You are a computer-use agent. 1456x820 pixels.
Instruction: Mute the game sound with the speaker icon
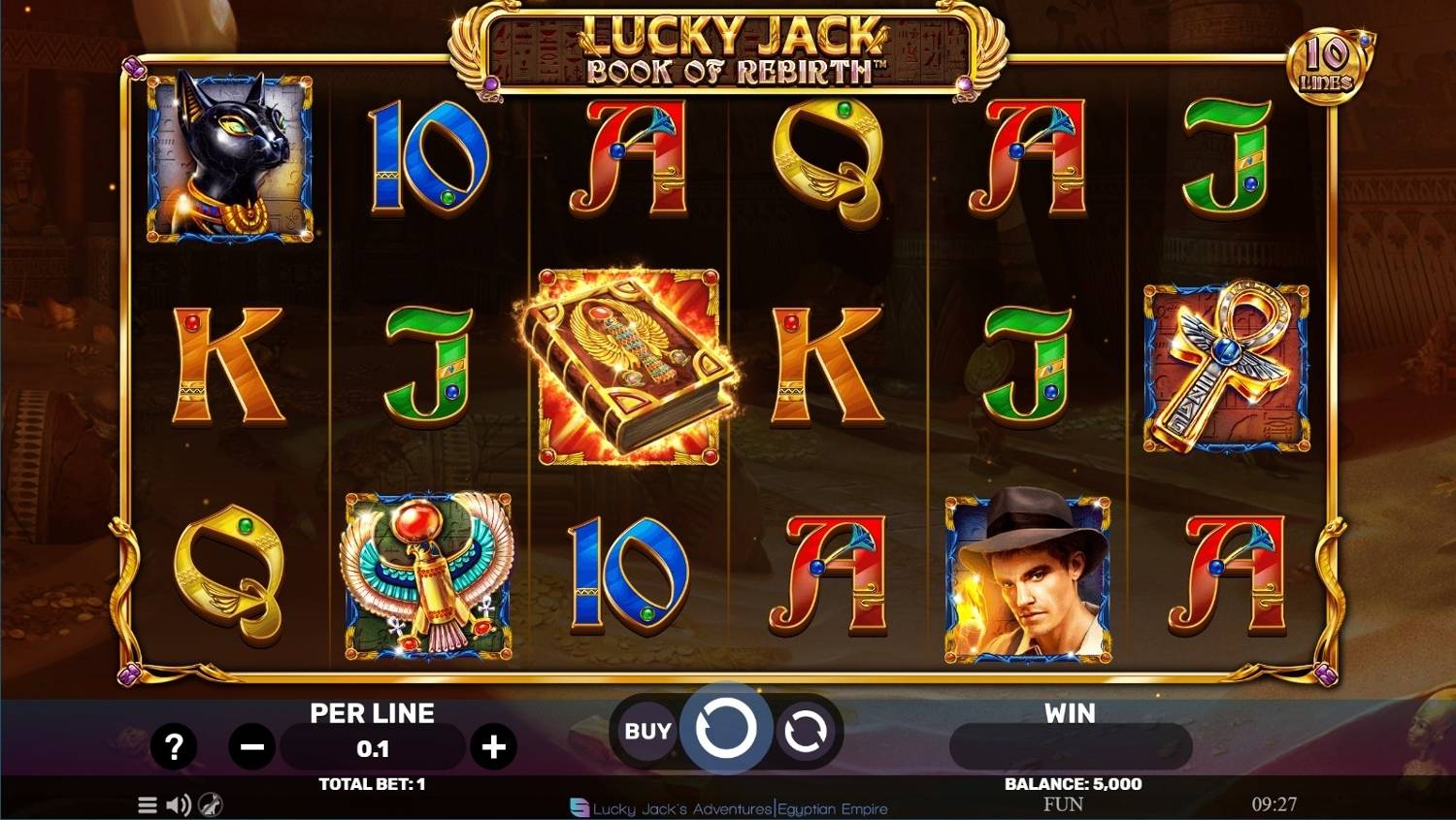(x=177, y=804)
